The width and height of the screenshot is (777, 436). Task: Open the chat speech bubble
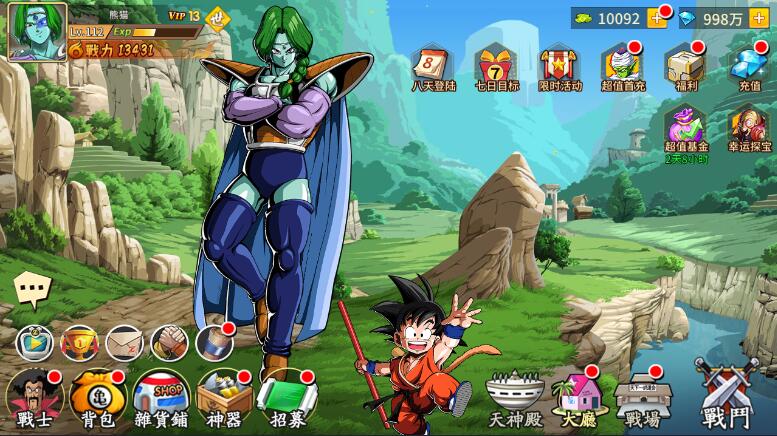click(32, 291)
